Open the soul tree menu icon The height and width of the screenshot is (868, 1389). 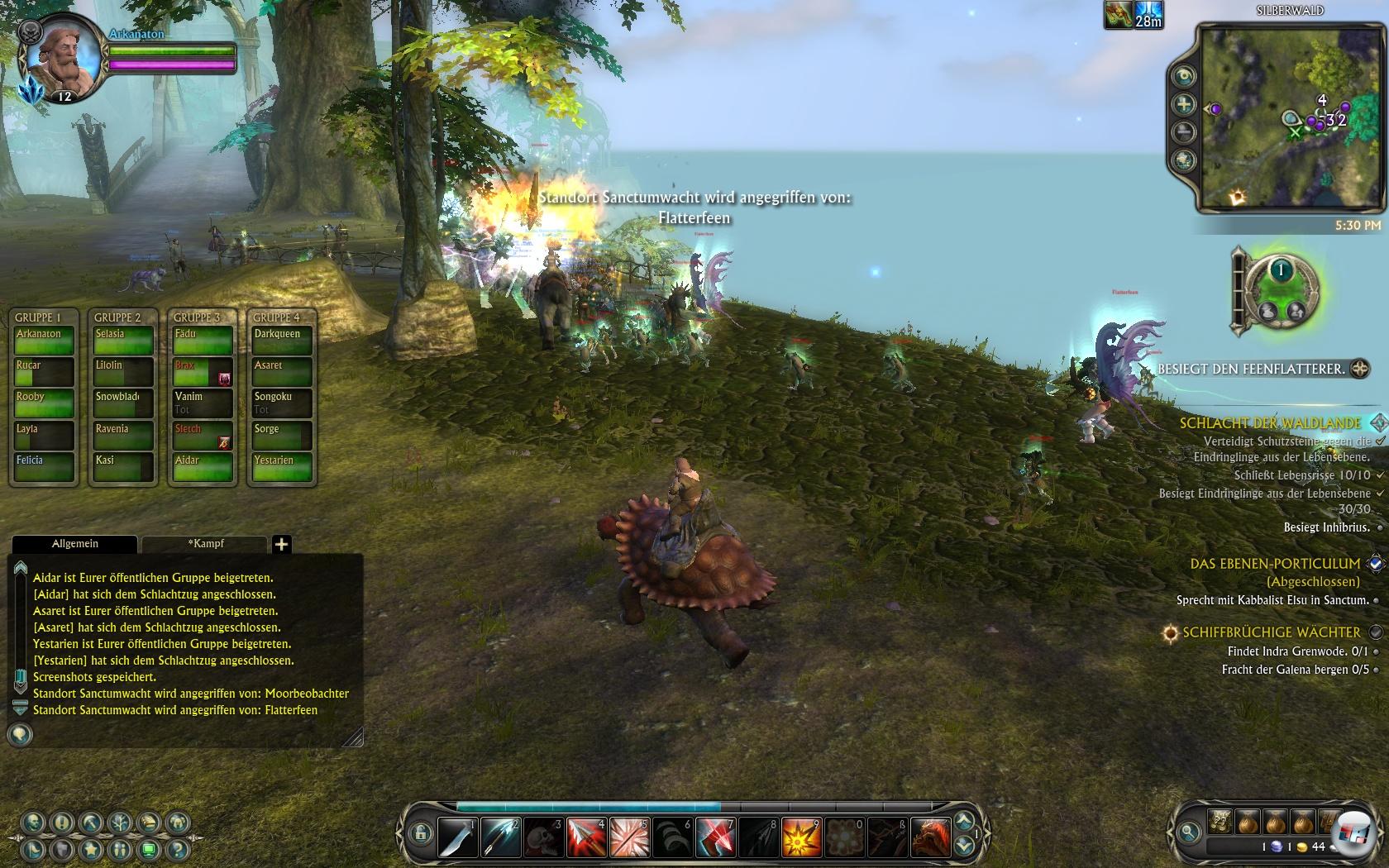point(121,823)
